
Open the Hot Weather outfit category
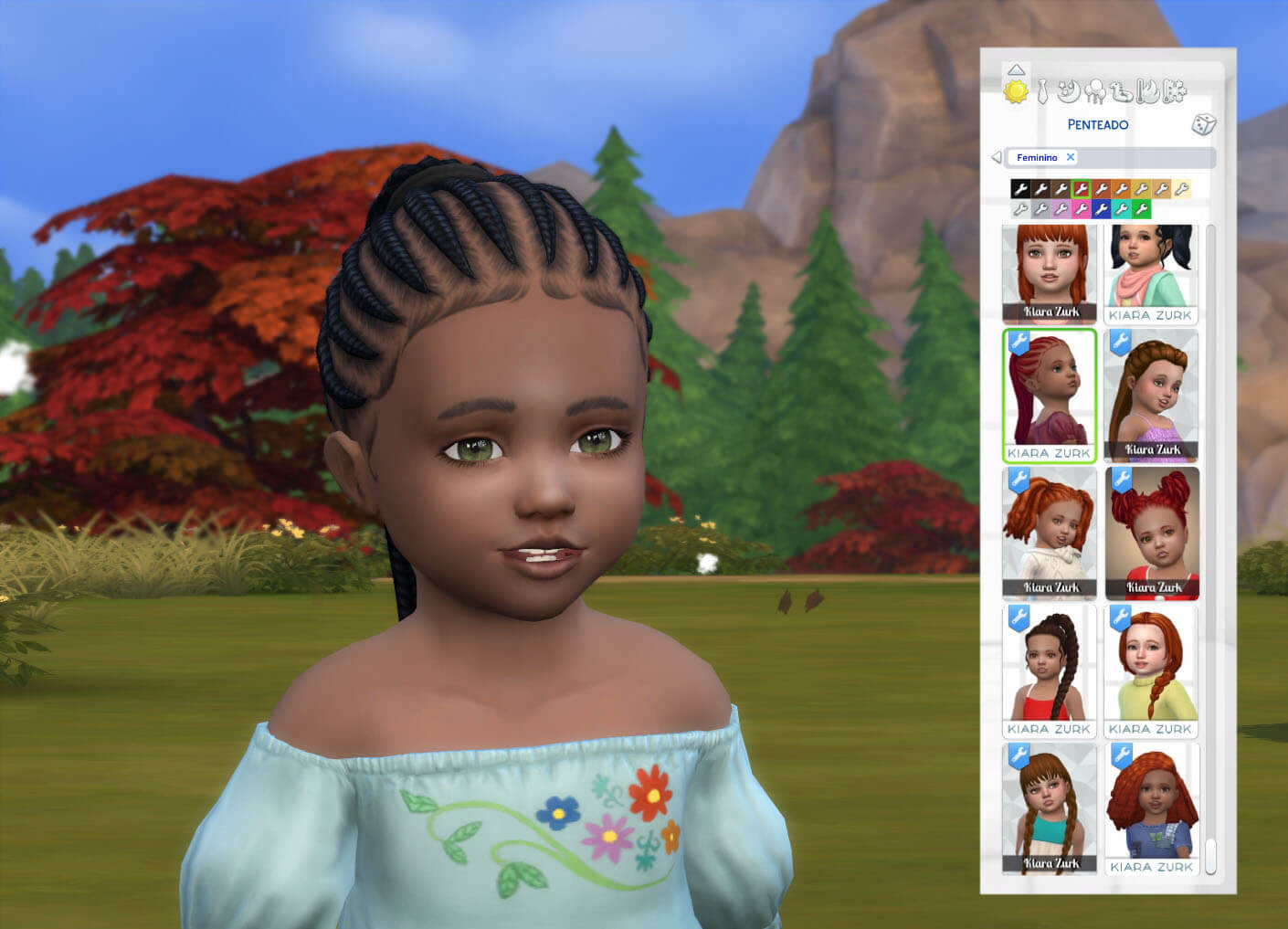pos(1148,91)
